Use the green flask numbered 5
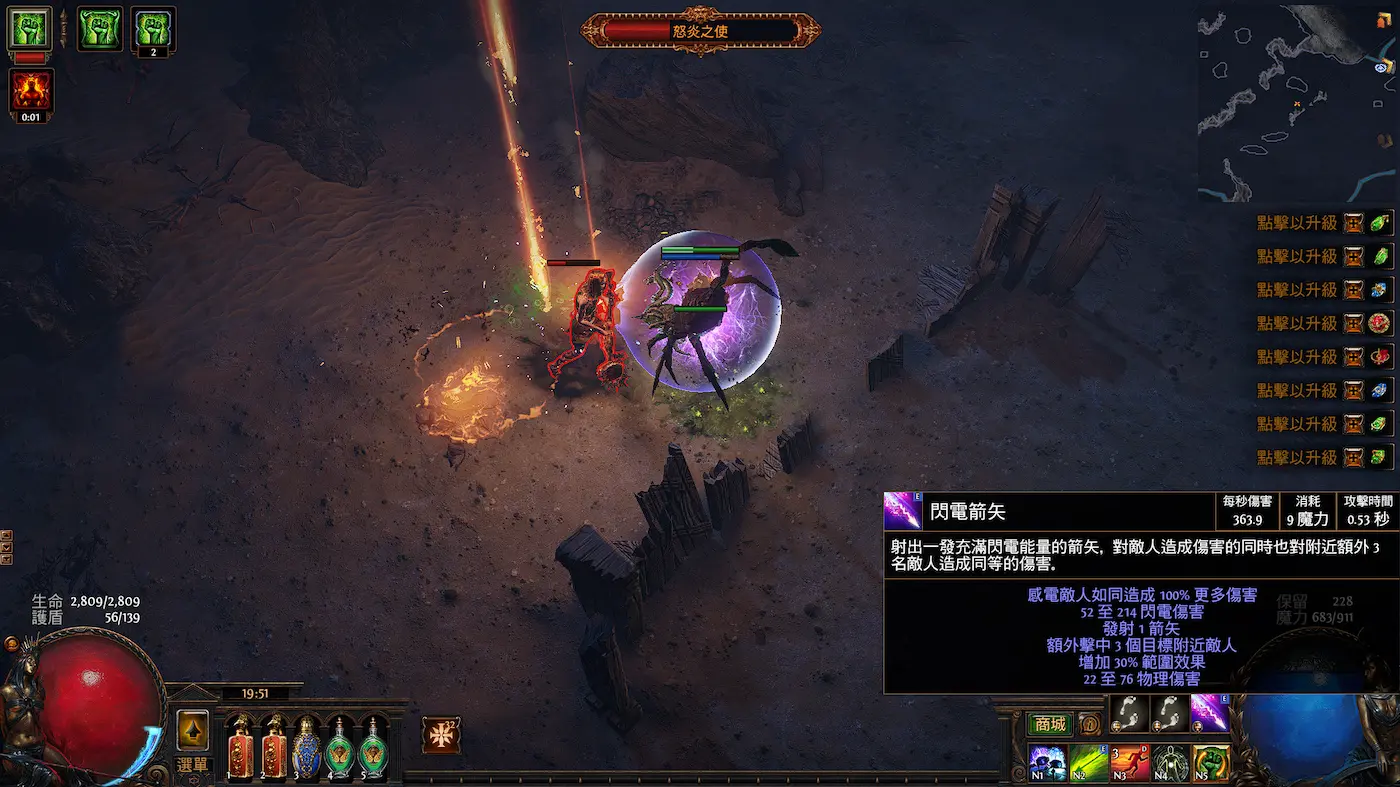This screenshot has width=1400, height=787. pos(373,748)
